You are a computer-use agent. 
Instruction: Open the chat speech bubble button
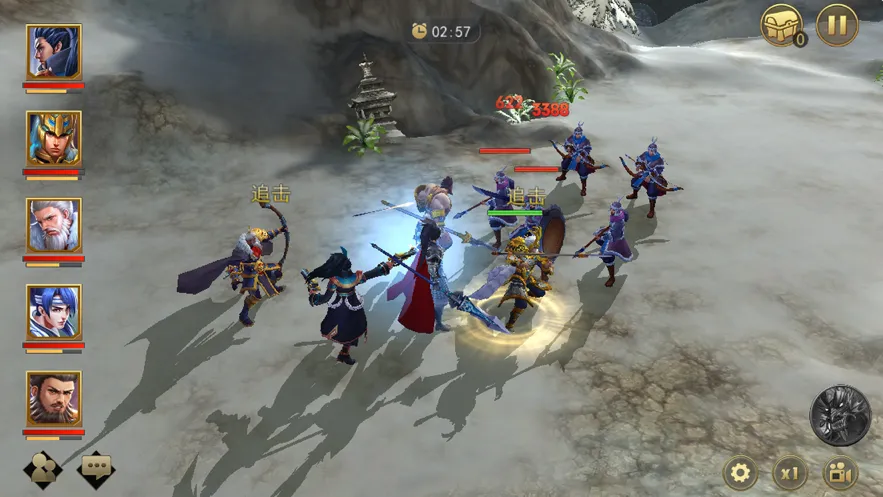(96, 469)
